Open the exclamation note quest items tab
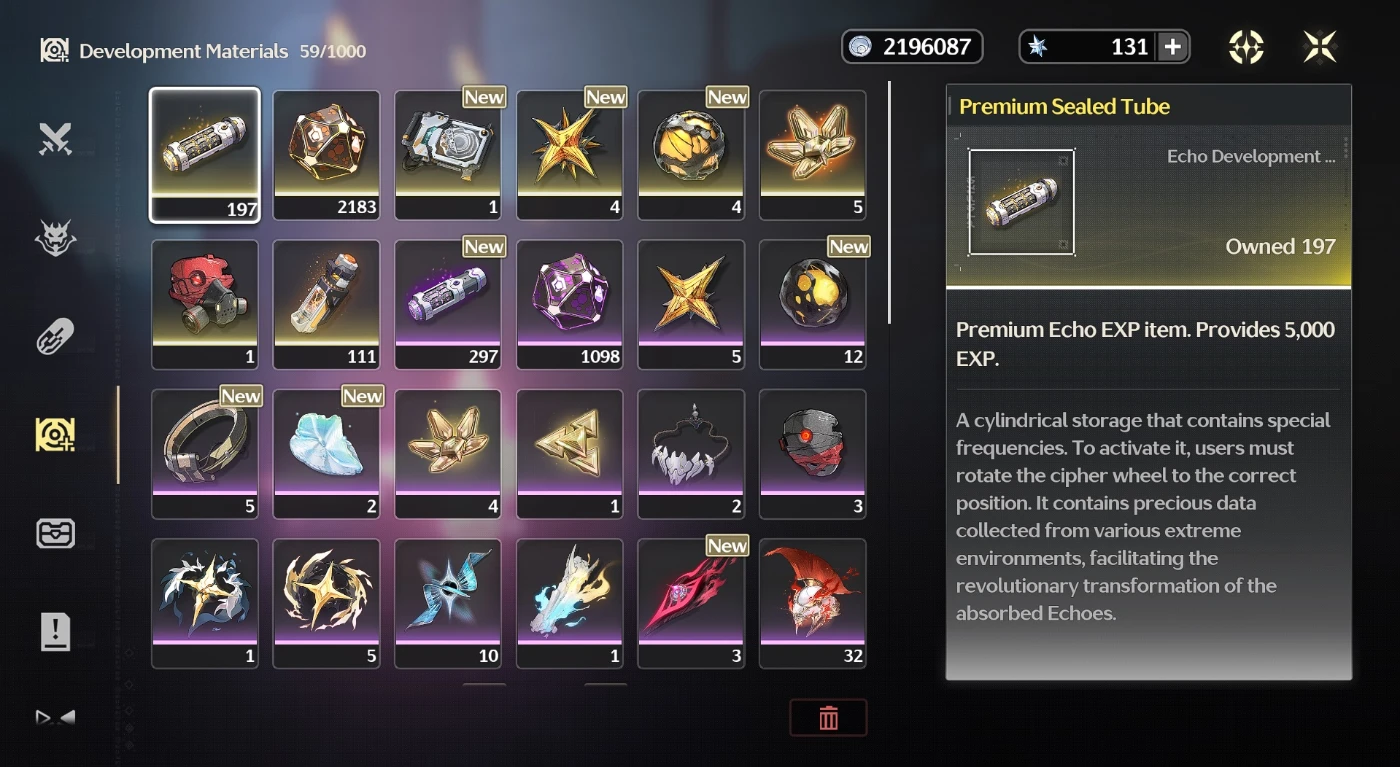Screen dimensions: 1400x767 [x=55, y=632]
